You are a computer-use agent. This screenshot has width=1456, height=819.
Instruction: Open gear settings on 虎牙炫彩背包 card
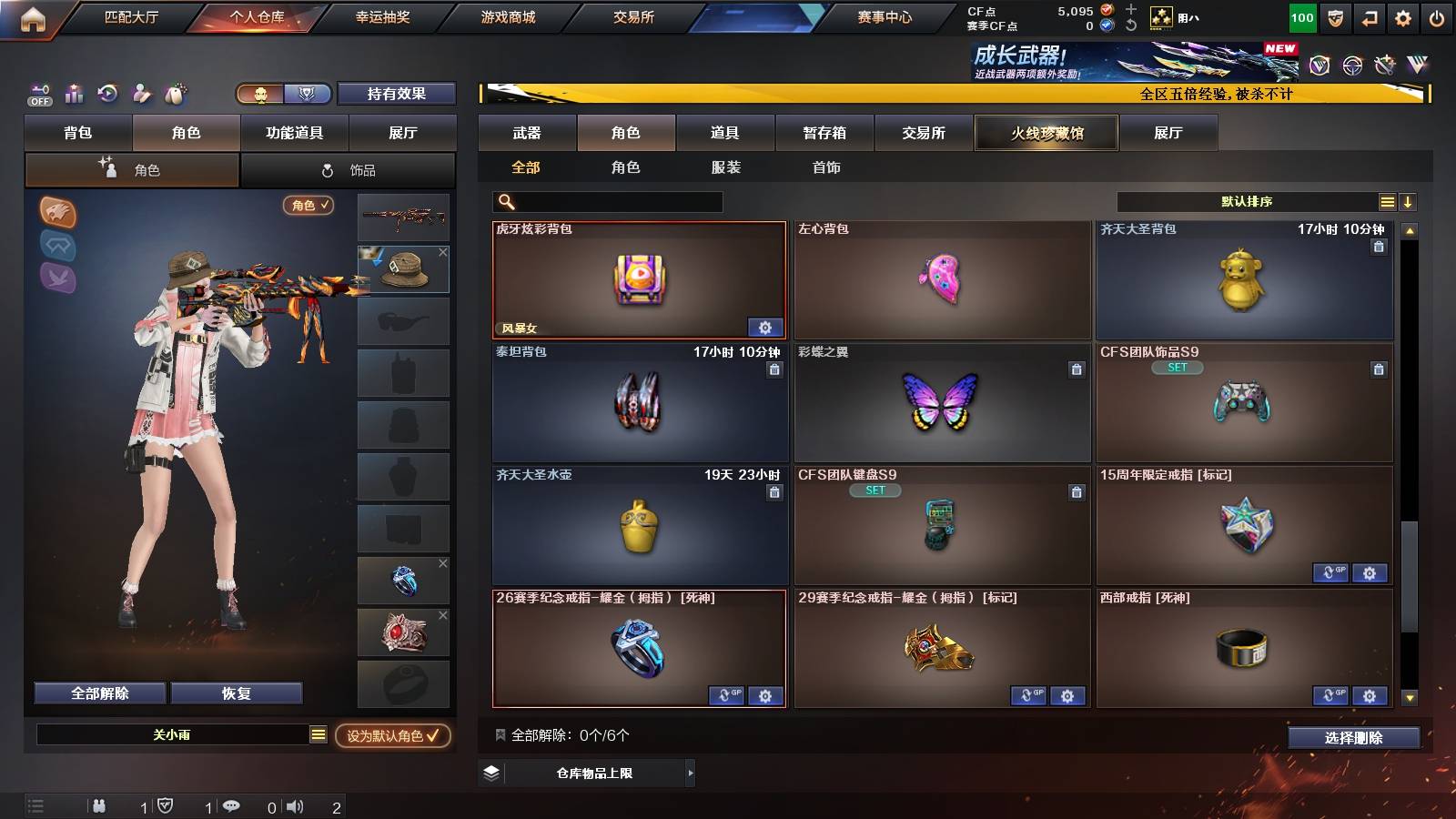(x=765, y=327)
